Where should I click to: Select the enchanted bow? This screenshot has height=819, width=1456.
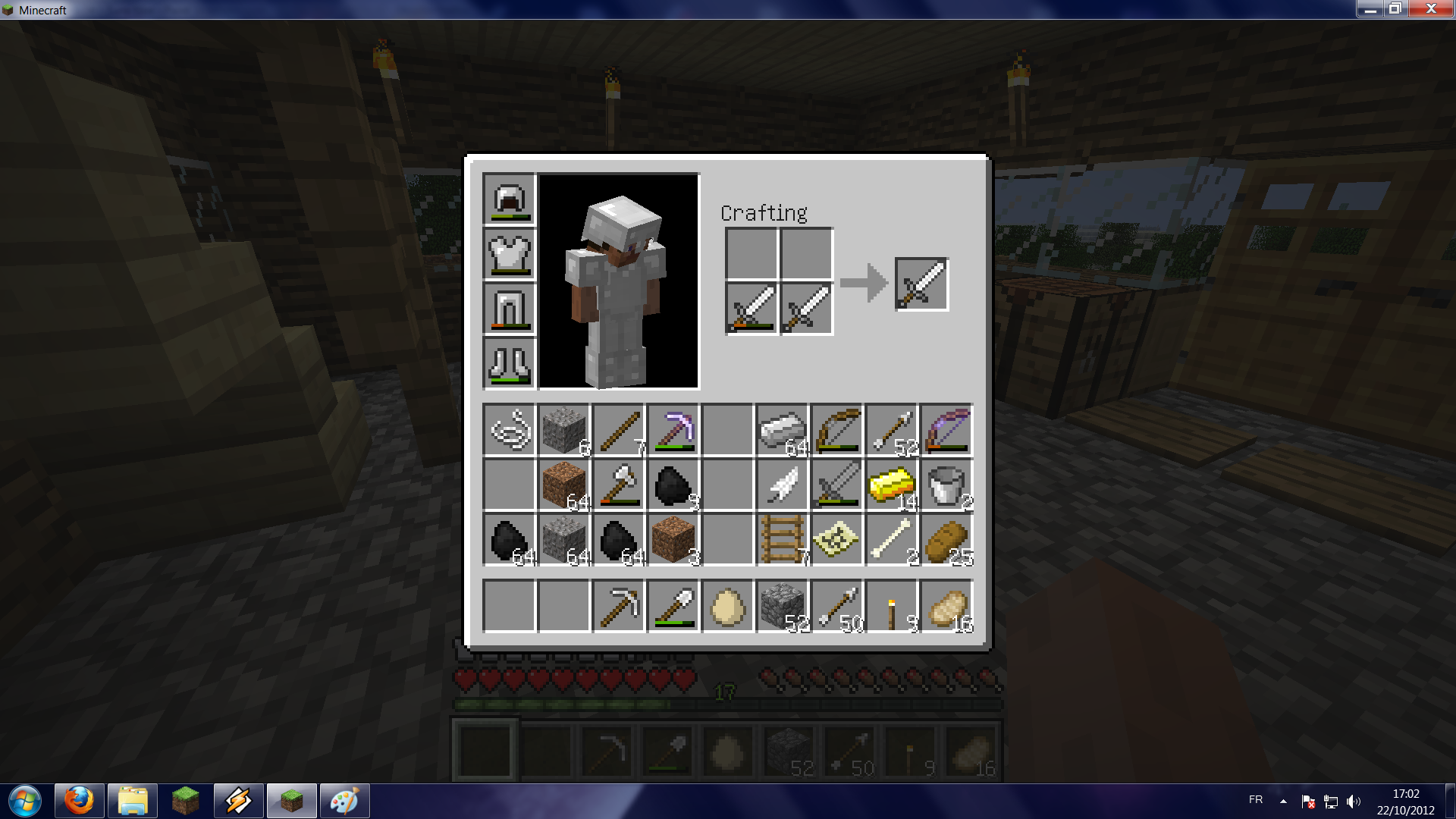click(x=946, y=430)
